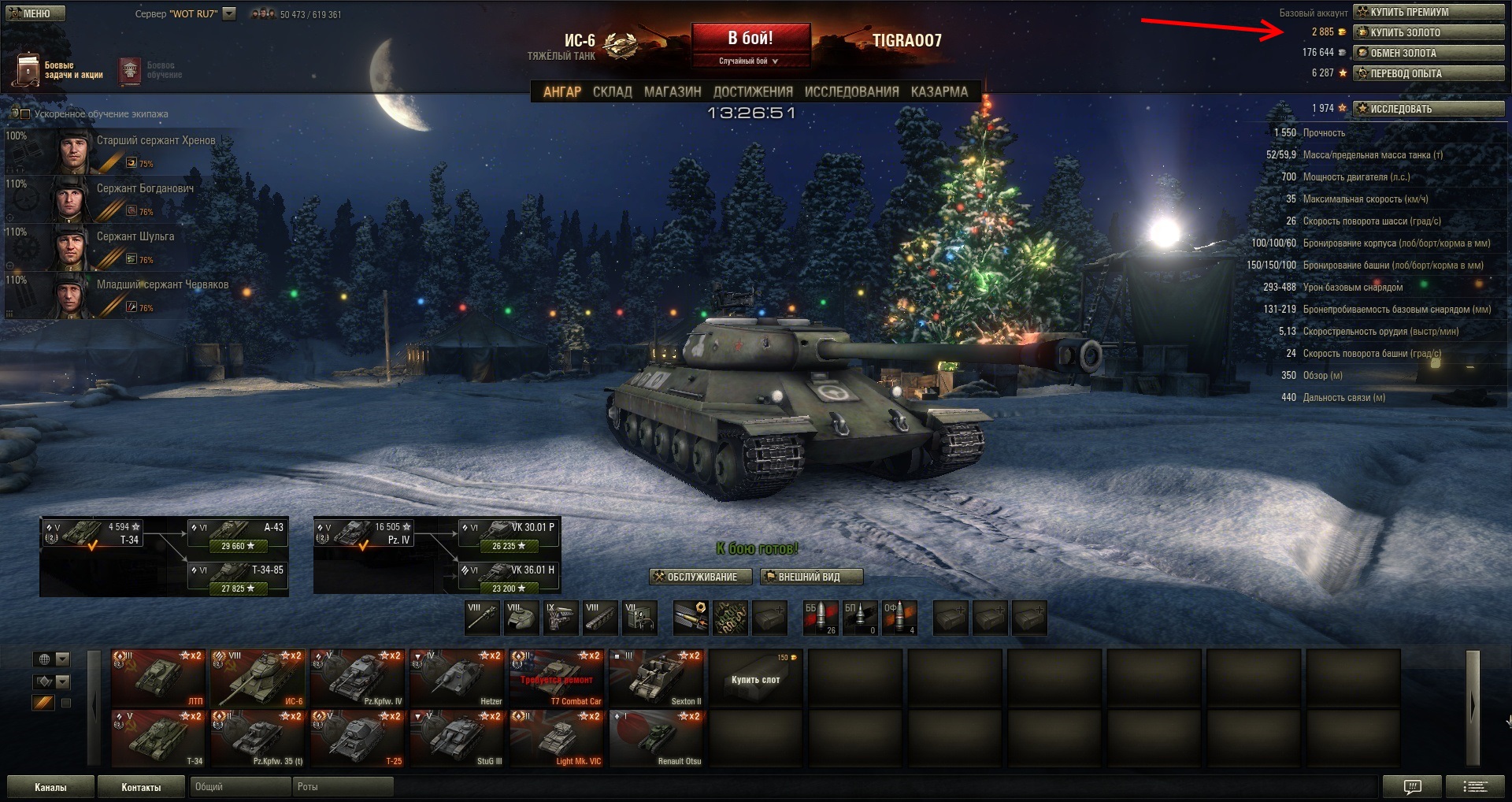Buy a new garage slot
The width and height of the screenshot is (1512, 802).
(x=755, y=678)
